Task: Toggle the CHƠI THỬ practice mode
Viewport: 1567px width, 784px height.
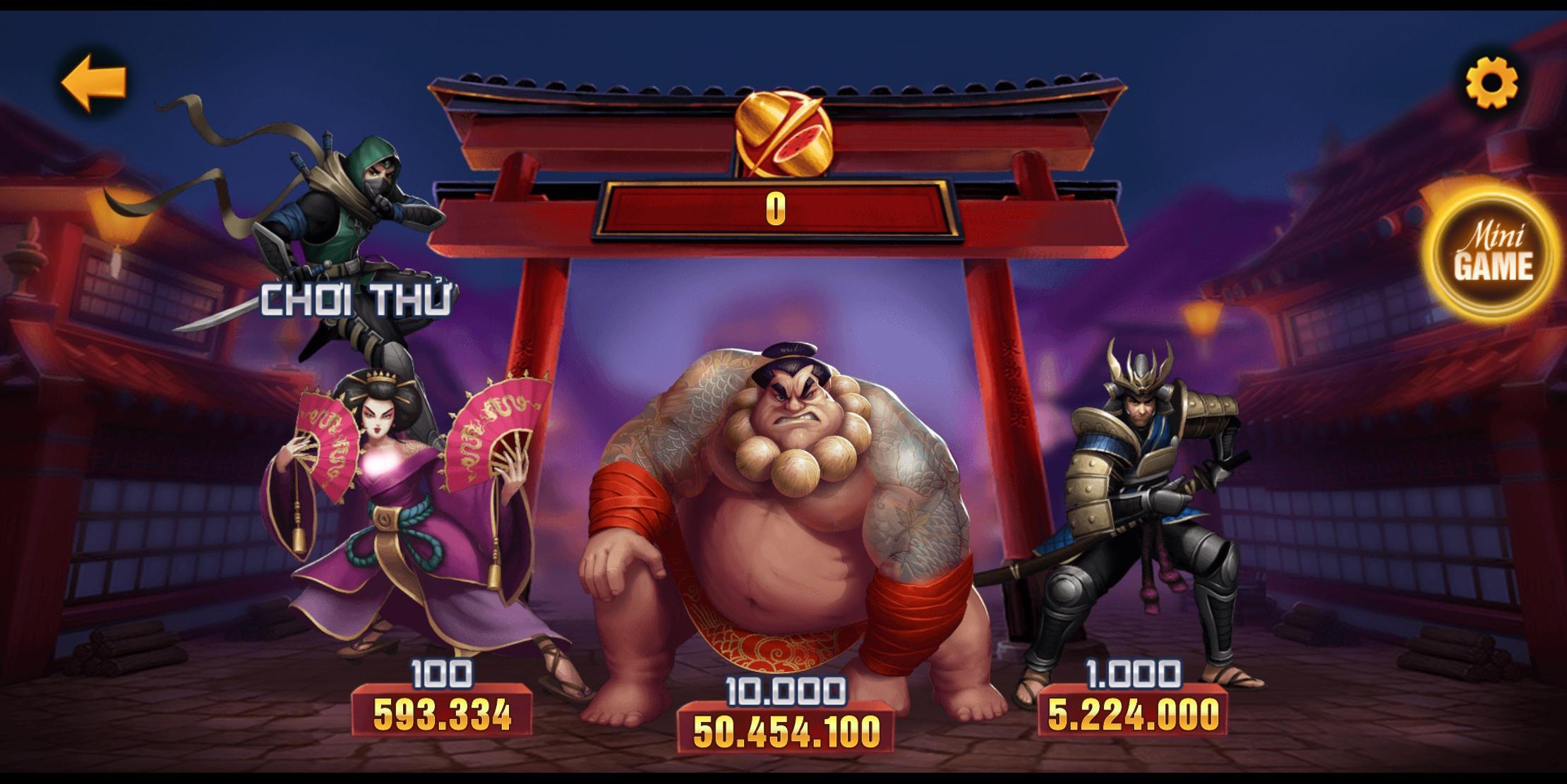Action: click(357, 299)
